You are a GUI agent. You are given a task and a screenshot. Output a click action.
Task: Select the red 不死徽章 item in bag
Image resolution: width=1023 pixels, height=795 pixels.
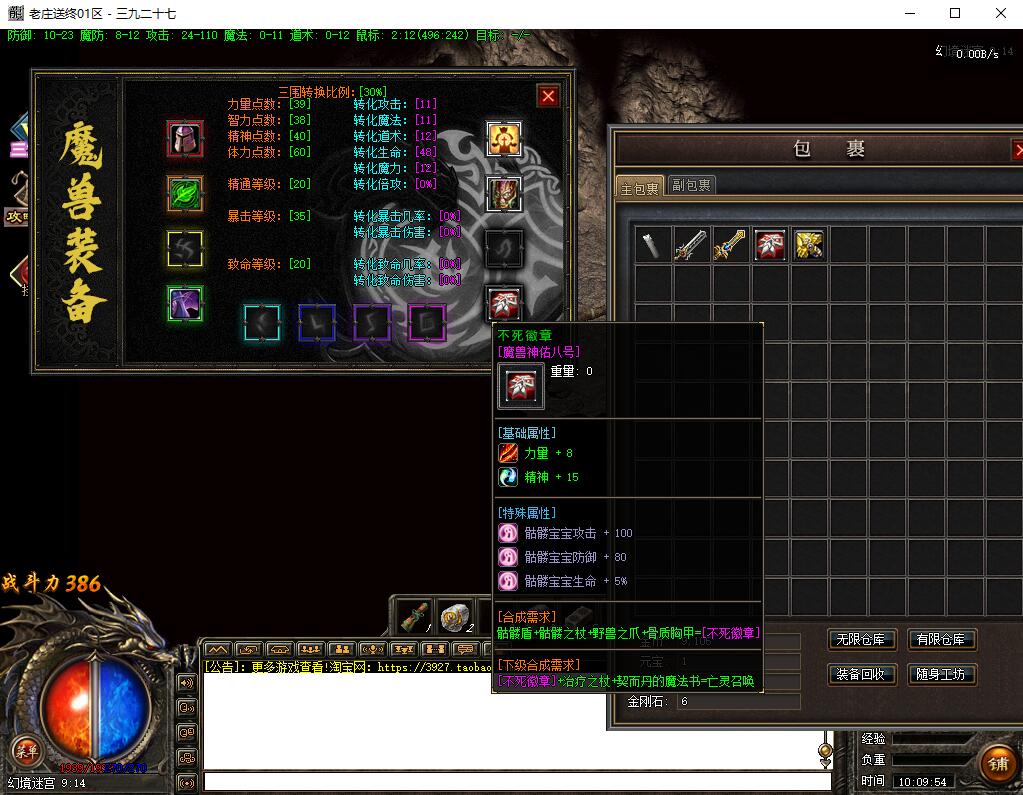click(x=769, y=245)
